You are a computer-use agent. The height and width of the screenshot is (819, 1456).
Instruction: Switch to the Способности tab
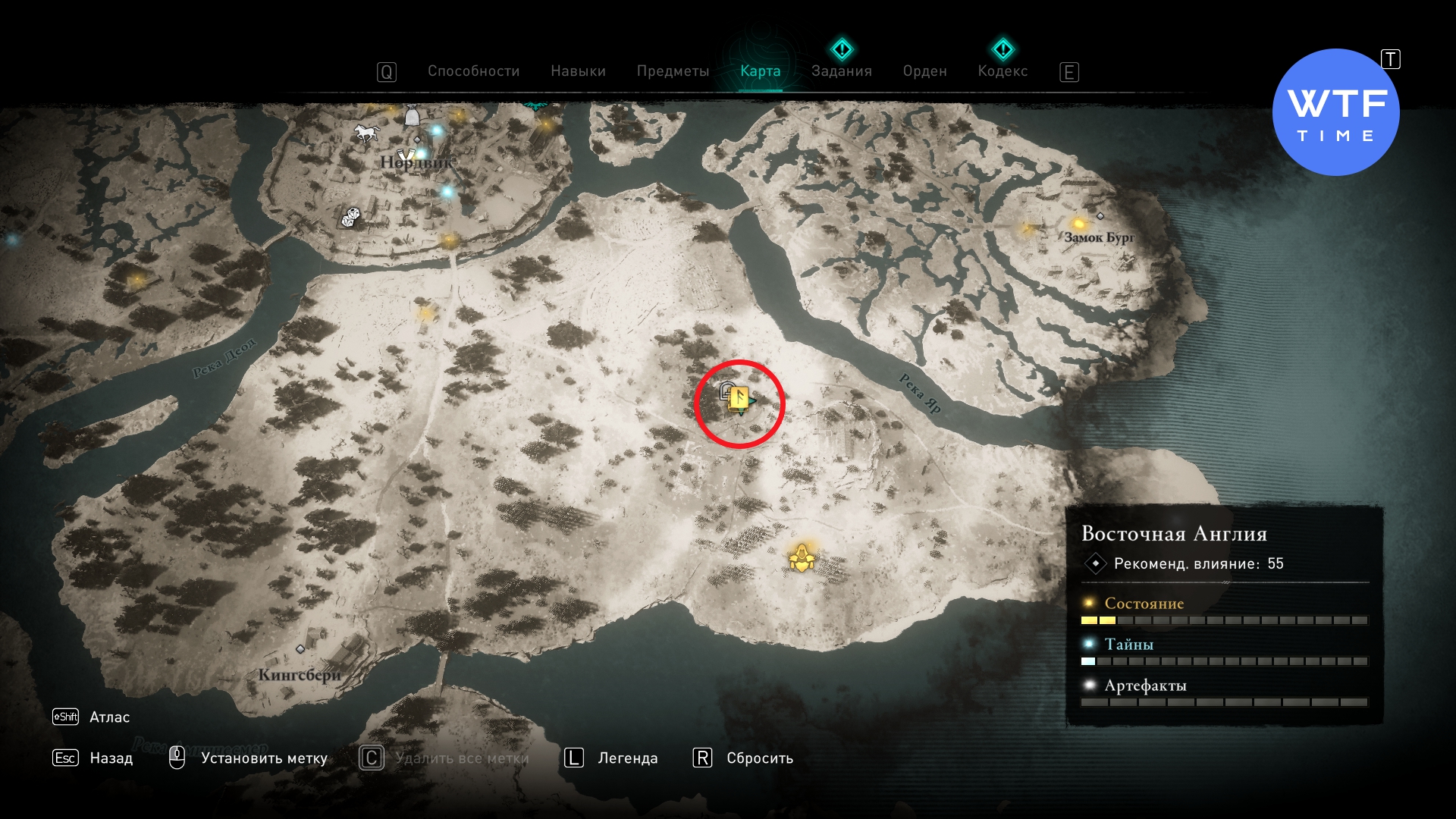coord(473,71)
